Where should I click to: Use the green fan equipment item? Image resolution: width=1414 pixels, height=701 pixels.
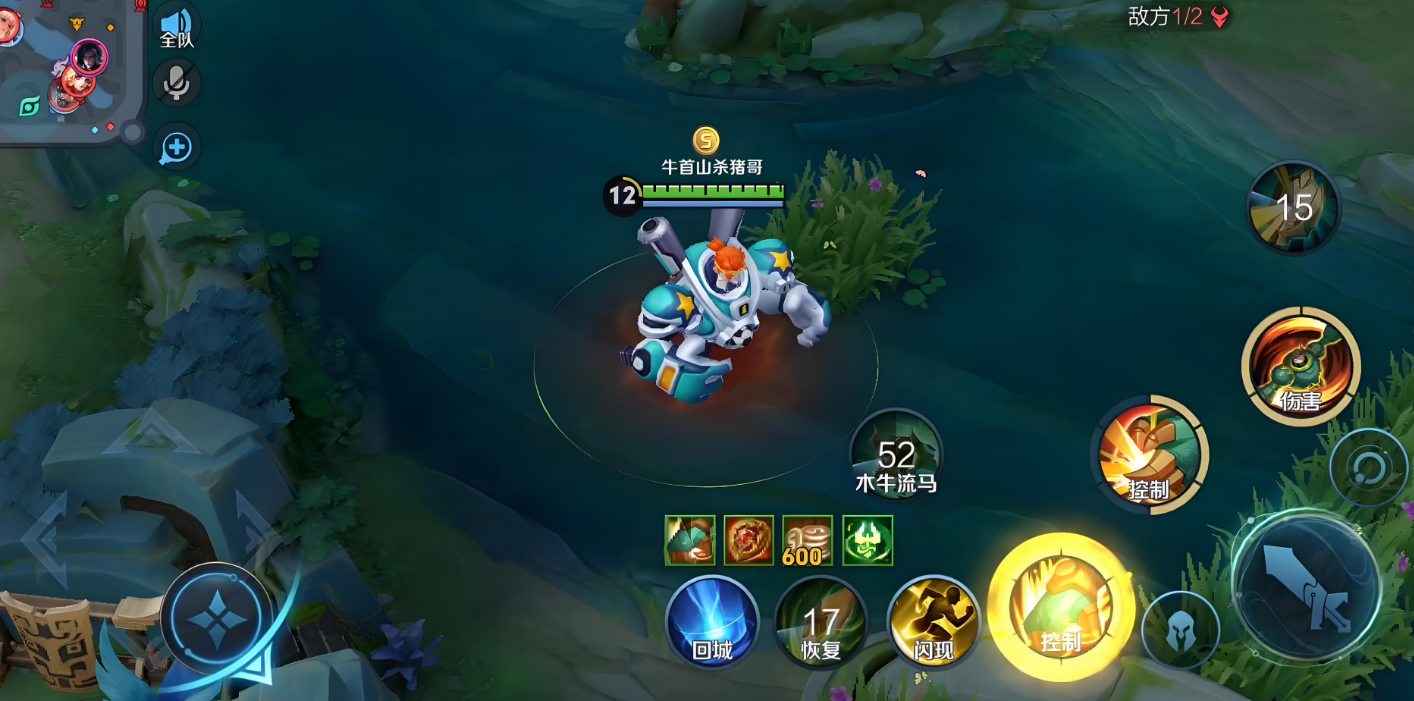pos(690,541)
